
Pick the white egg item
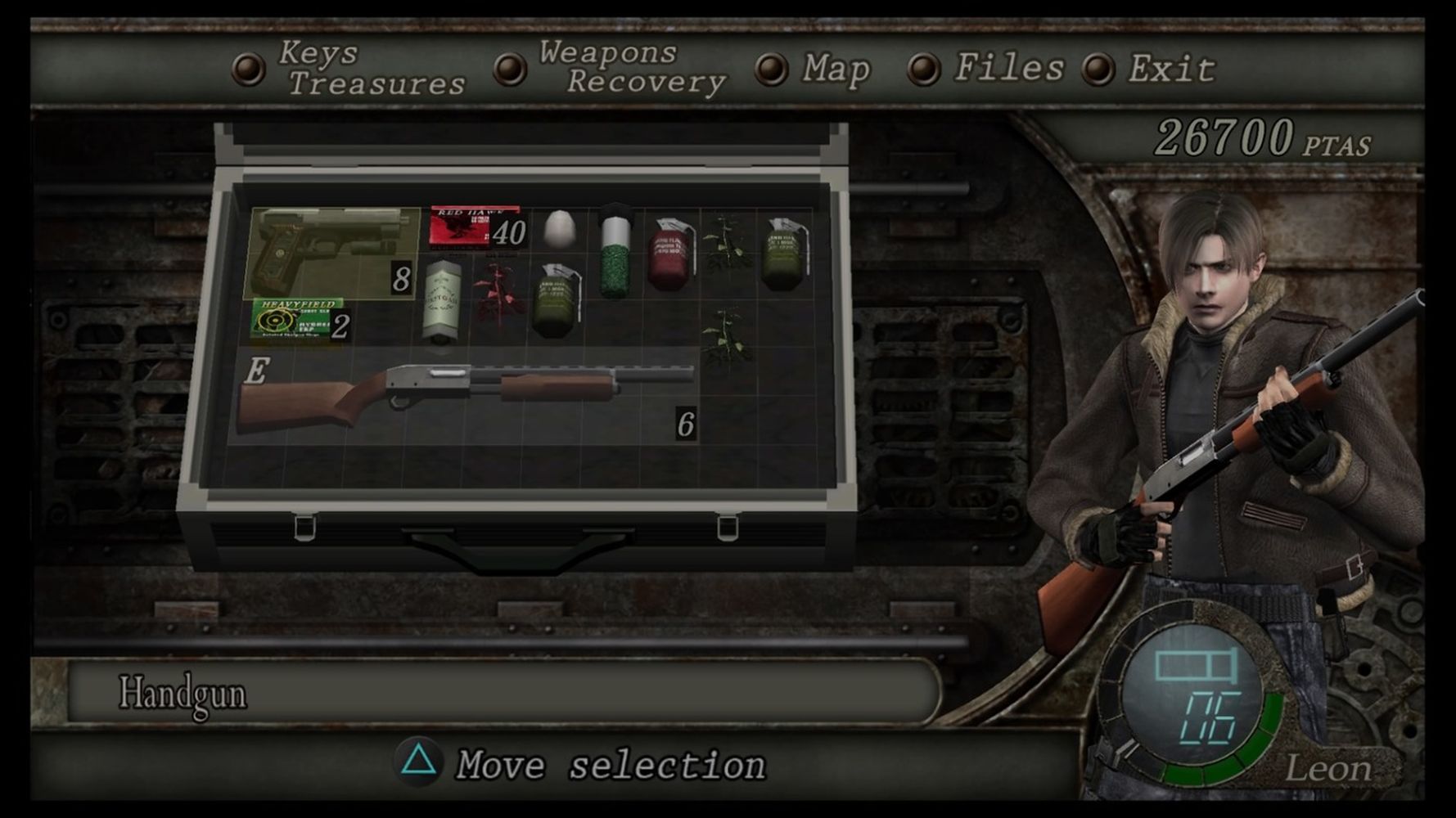coord(560,229)
